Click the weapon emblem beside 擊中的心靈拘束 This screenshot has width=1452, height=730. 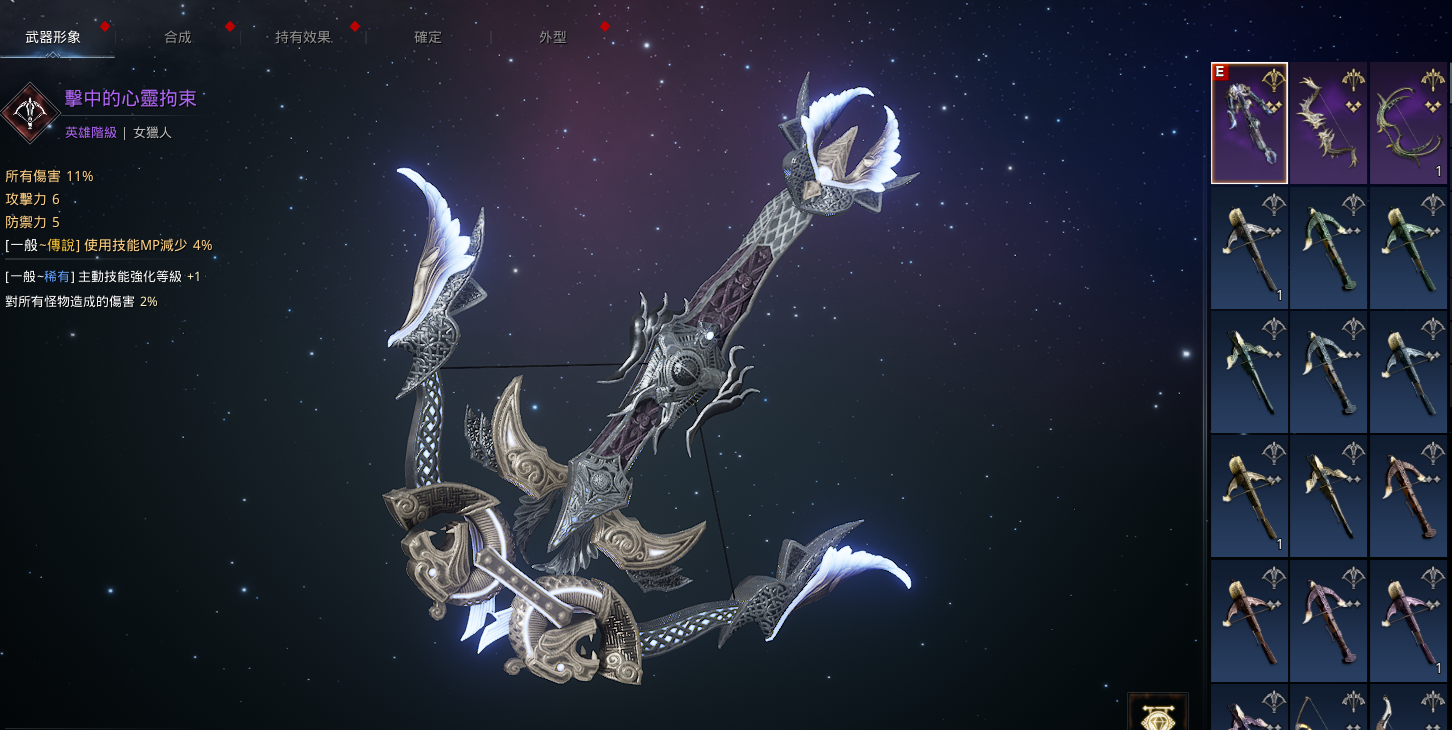point(30,112)
